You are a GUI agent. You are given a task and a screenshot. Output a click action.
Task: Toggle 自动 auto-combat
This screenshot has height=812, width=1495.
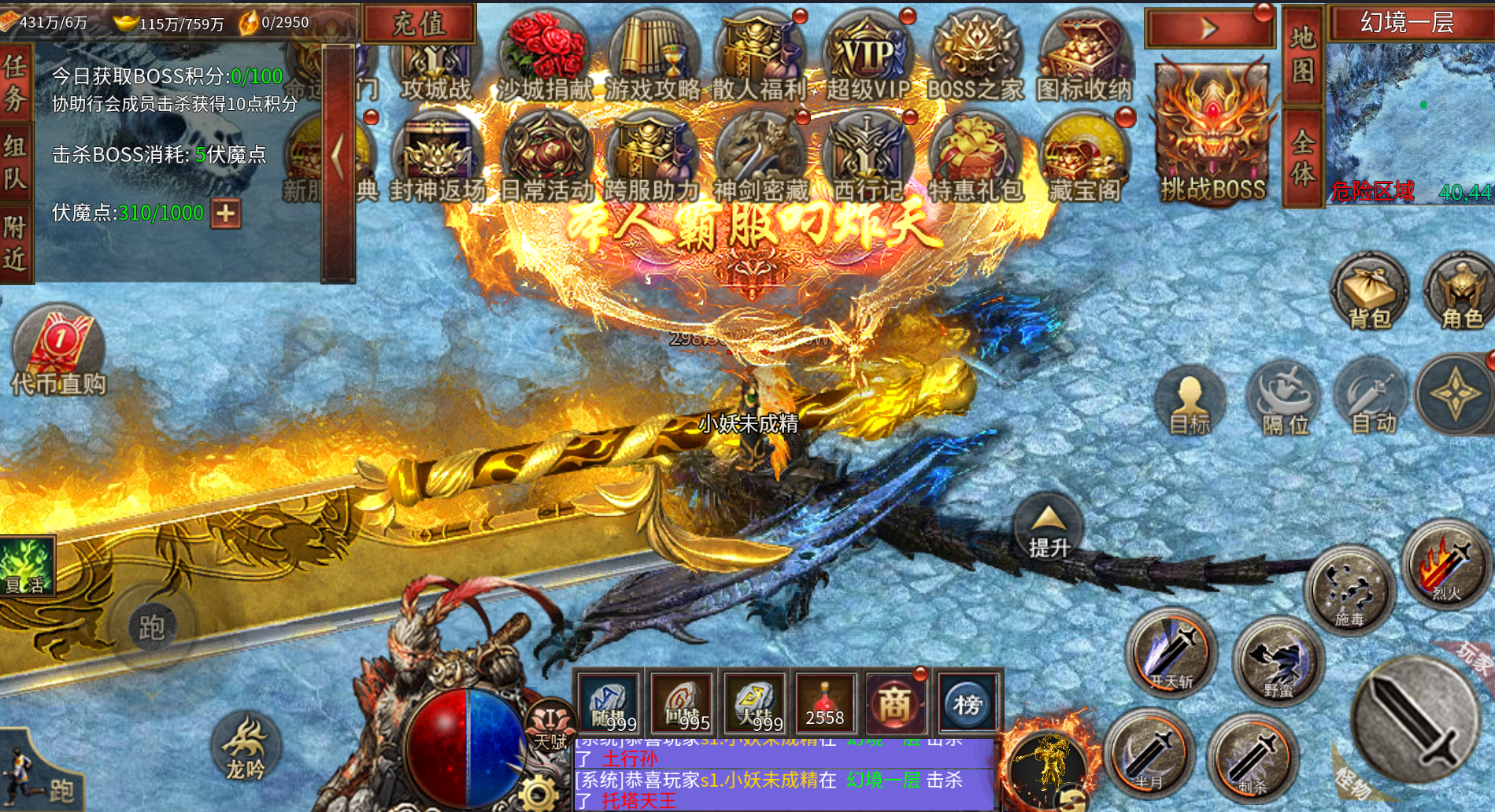(1372, 398)
